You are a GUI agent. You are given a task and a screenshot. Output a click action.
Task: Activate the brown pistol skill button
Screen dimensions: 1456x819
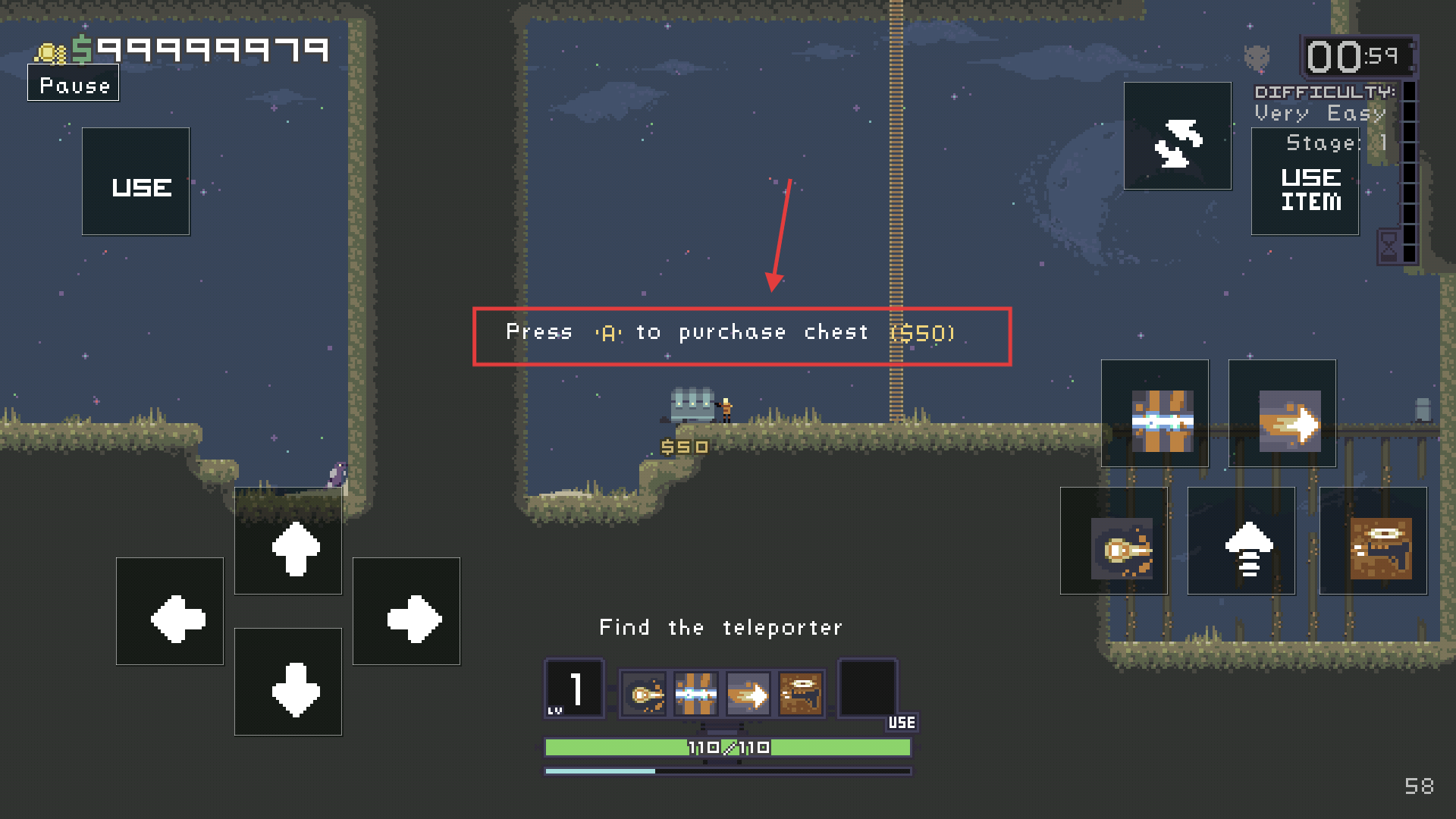point(1373,541)
